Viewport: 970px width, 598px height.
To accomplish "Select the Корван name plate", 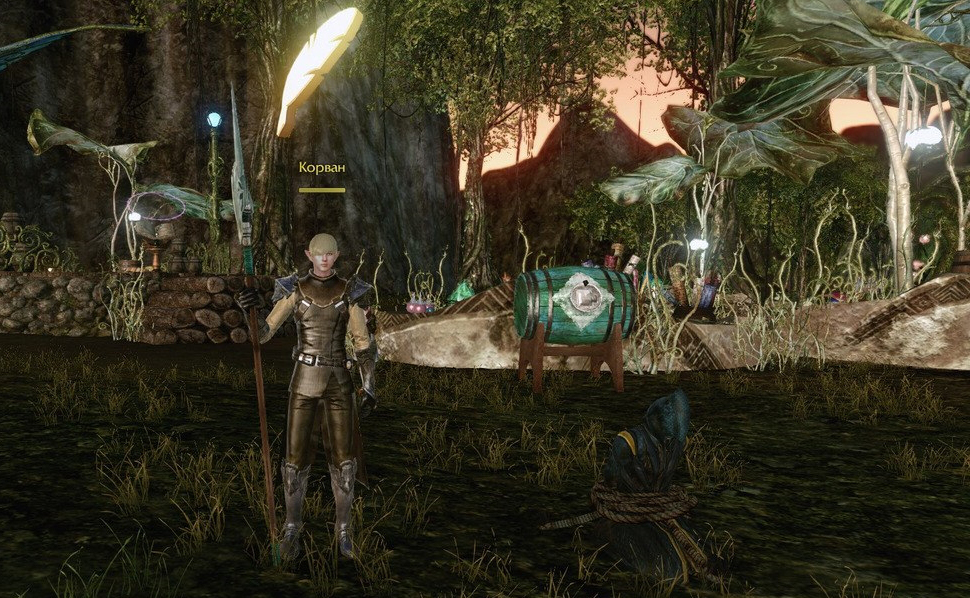I will coord(321,168).
